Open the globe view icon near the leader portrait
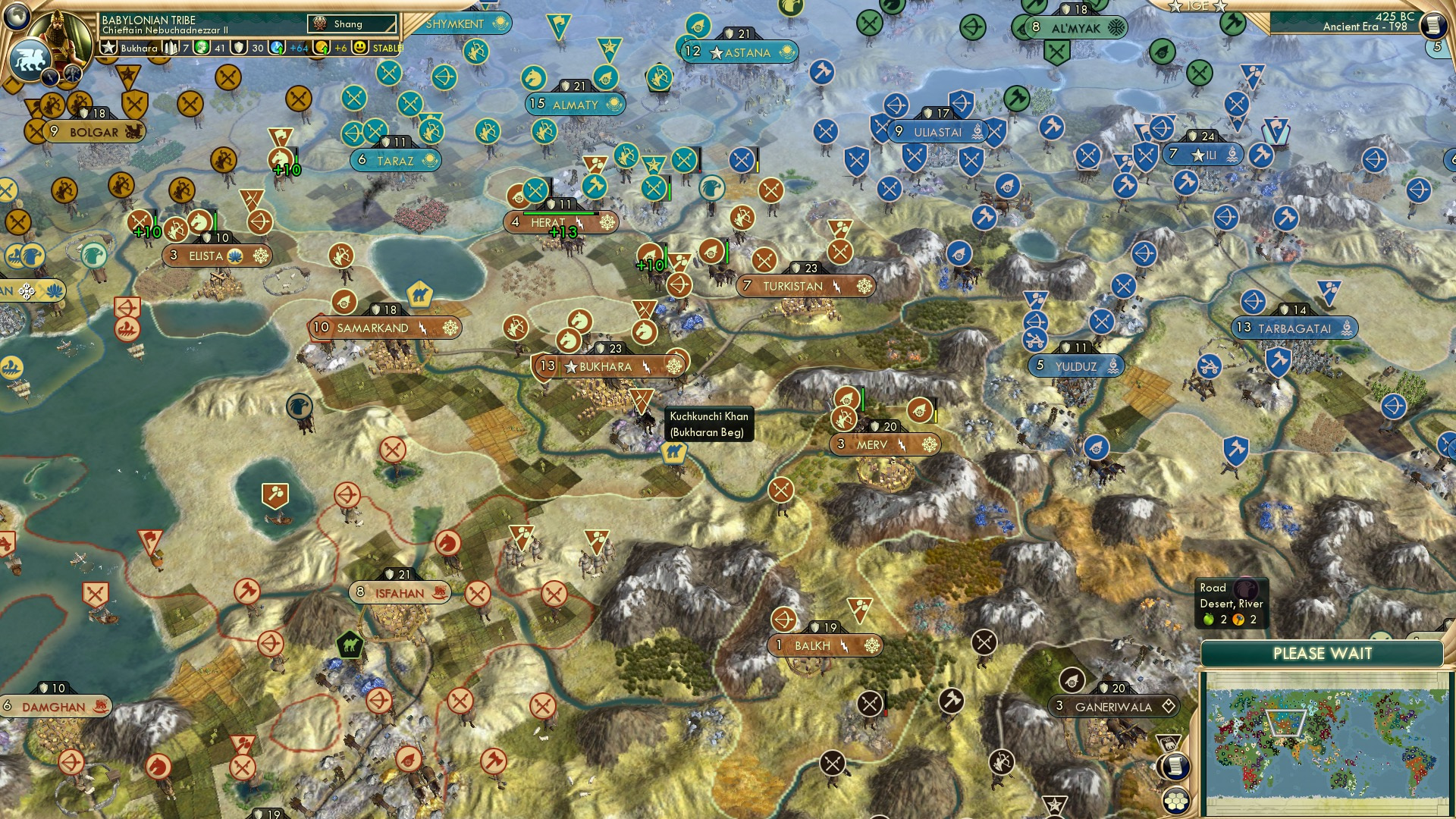 point(17,18)
